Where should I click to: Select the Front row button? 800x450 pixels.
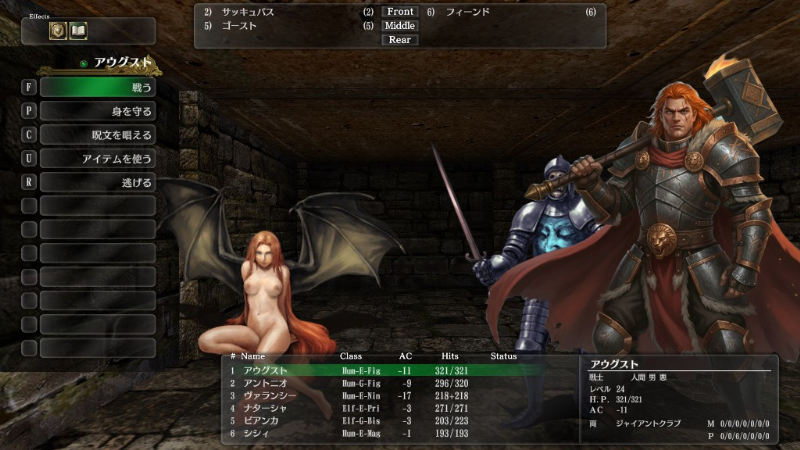(x=400, y=12)
